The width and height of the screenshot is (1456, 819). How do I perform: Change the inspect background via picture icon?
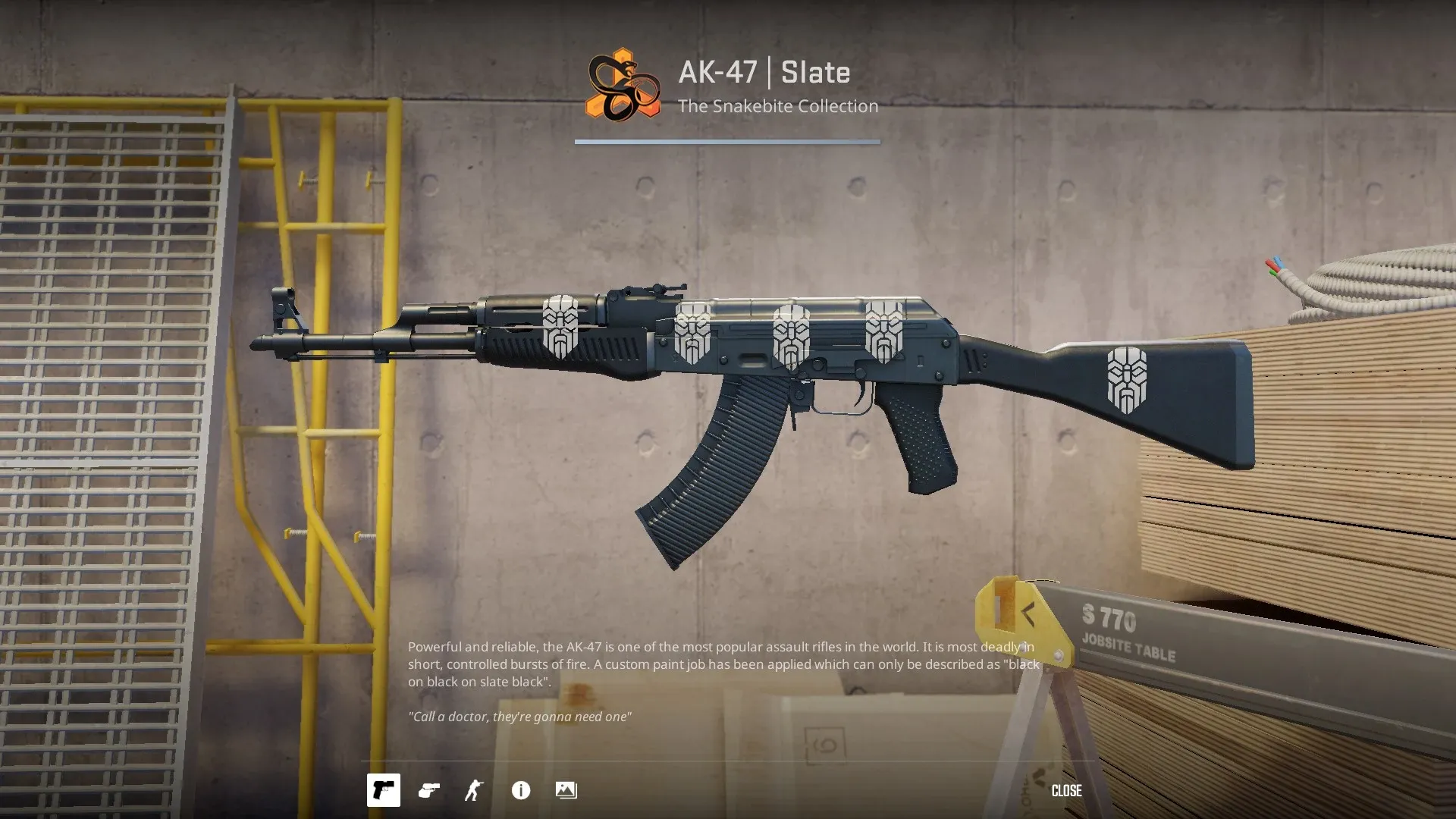point(566,790)
